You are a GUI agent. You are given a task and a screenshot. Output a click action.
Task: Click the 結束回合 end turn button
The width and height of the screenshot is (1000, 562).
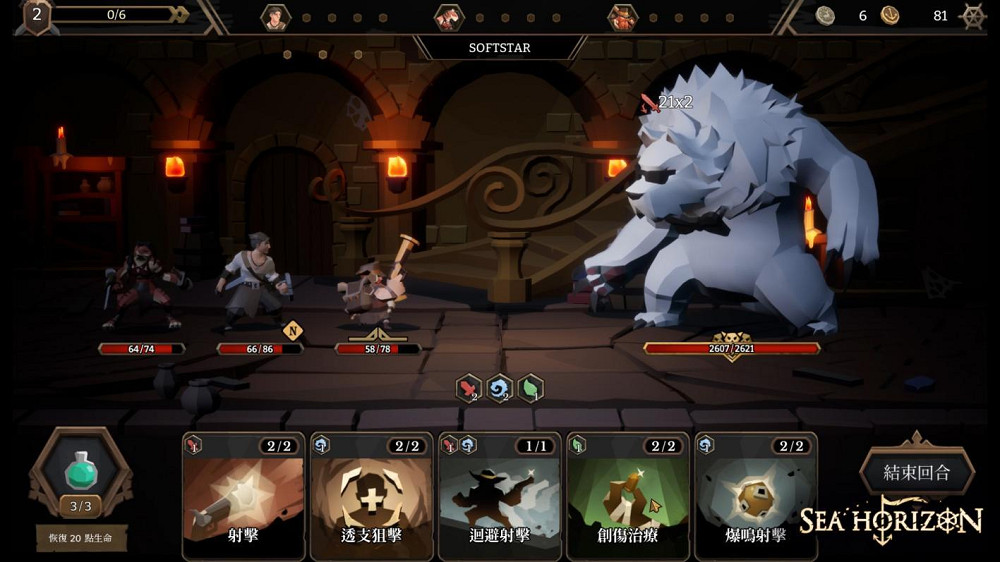click(916, 472)
